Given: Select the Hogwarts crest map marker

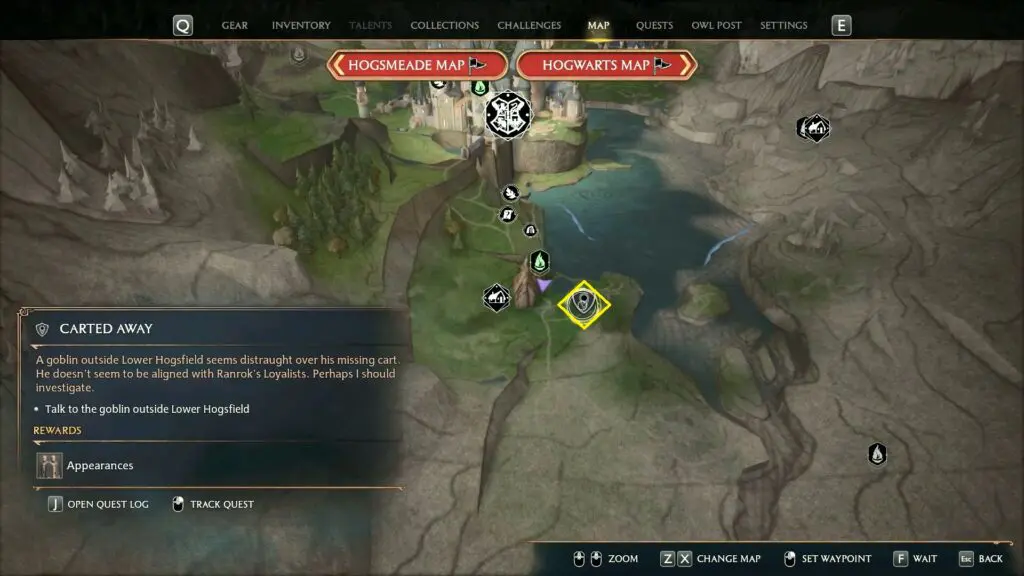Looking at the screenshot, I should (507, 117).
